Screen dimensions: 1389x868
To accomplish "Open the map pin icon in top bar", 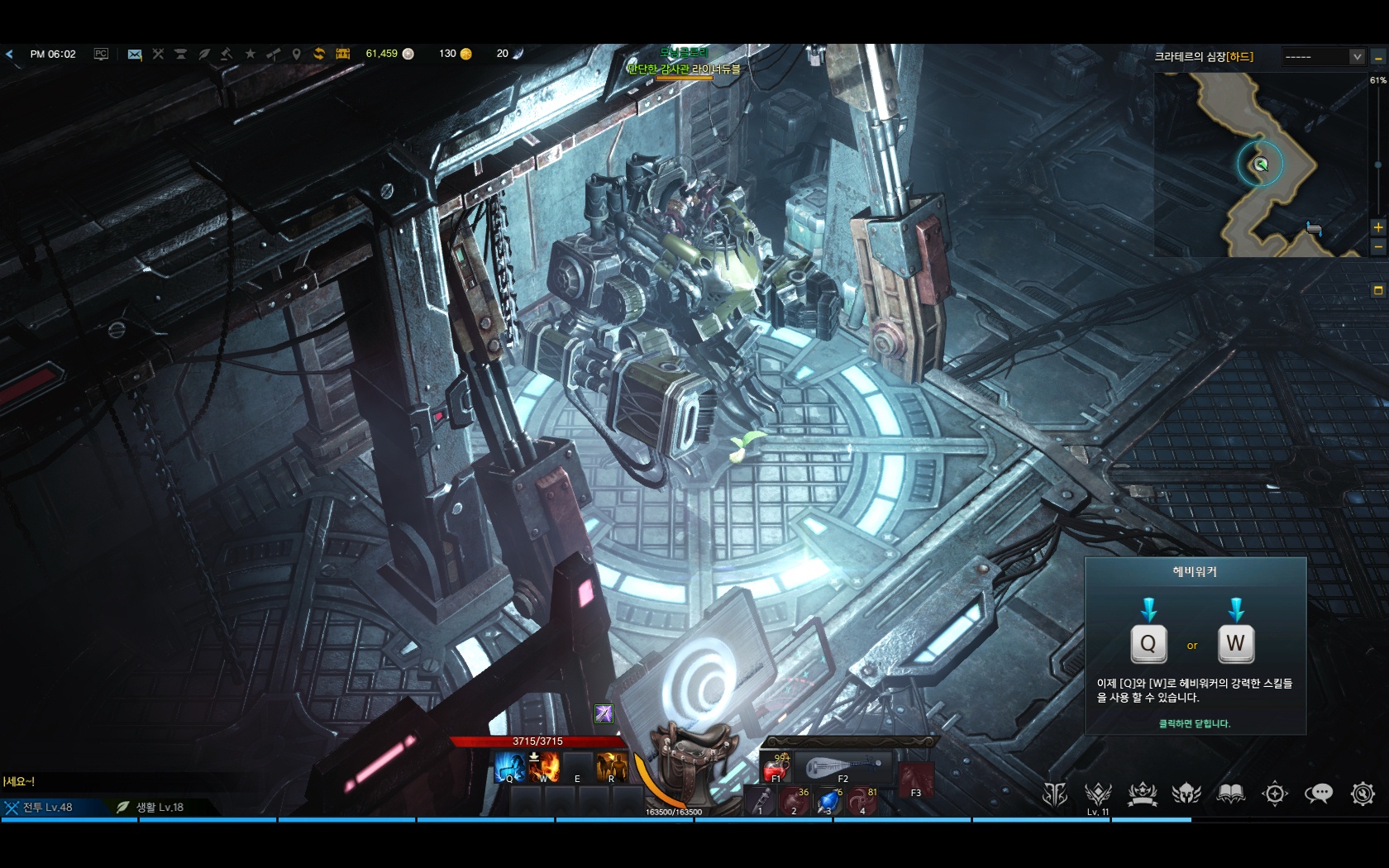I will (297, 55).
